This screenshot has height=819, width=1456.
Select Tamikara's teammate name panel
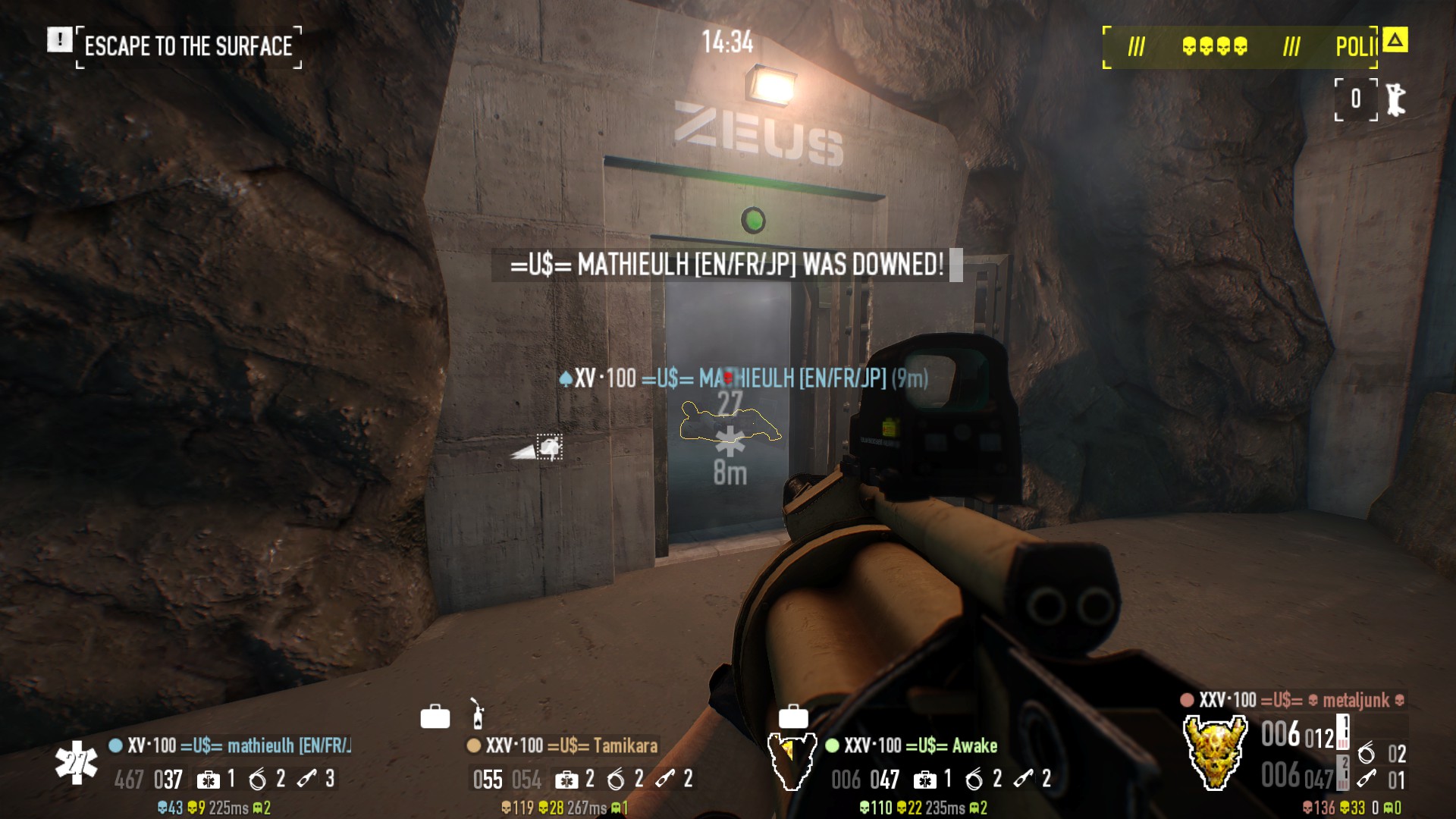[x=562, y=745]
